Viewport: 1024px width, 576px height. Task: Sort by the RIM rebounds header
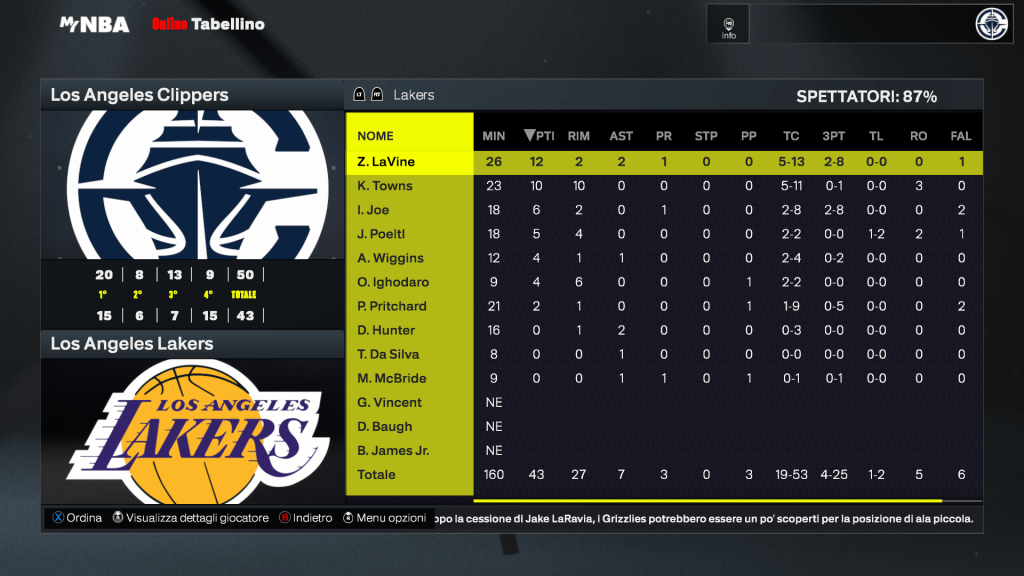[578, 136]
